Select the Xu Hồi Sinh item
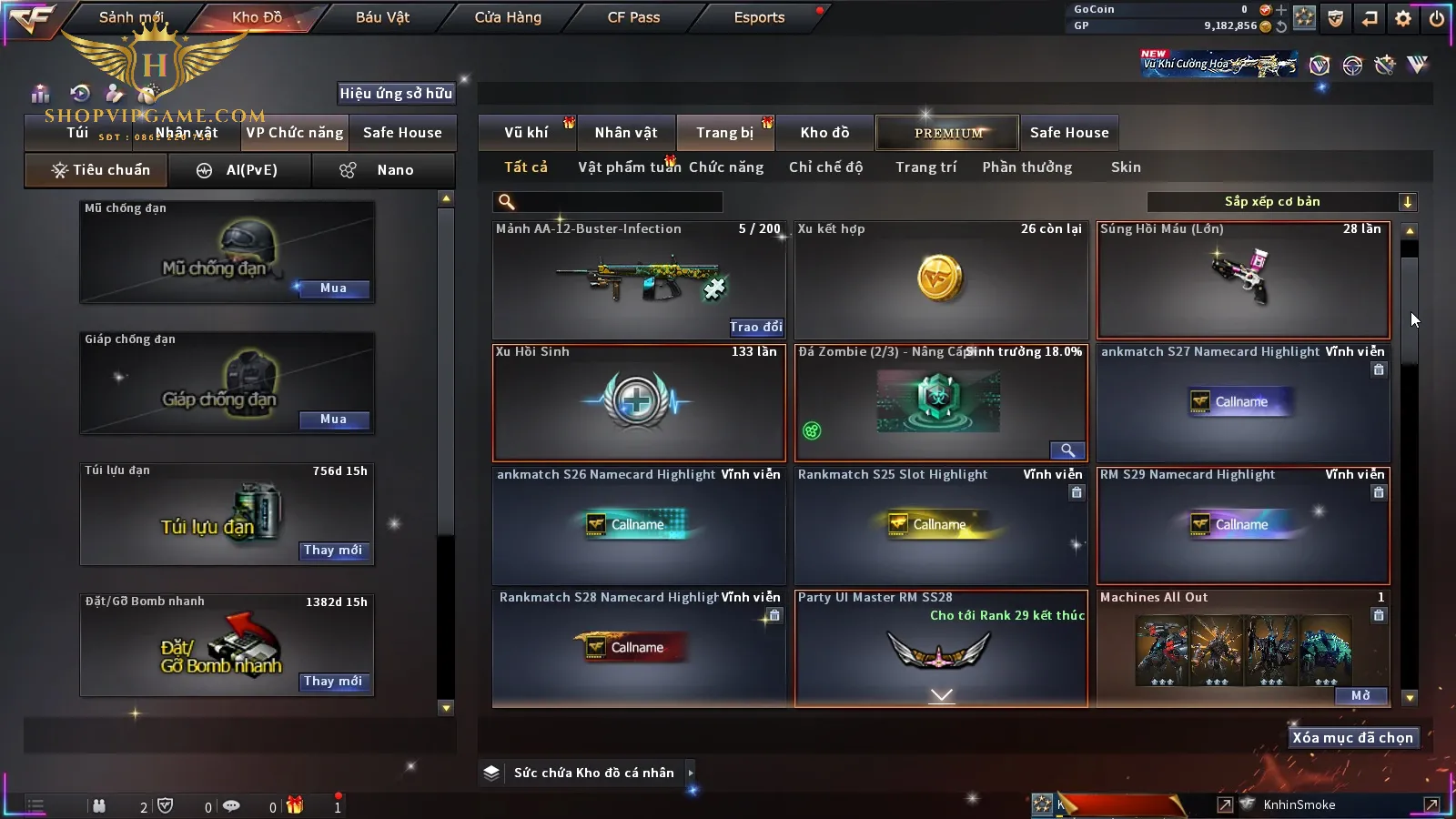 click(638, 402)
